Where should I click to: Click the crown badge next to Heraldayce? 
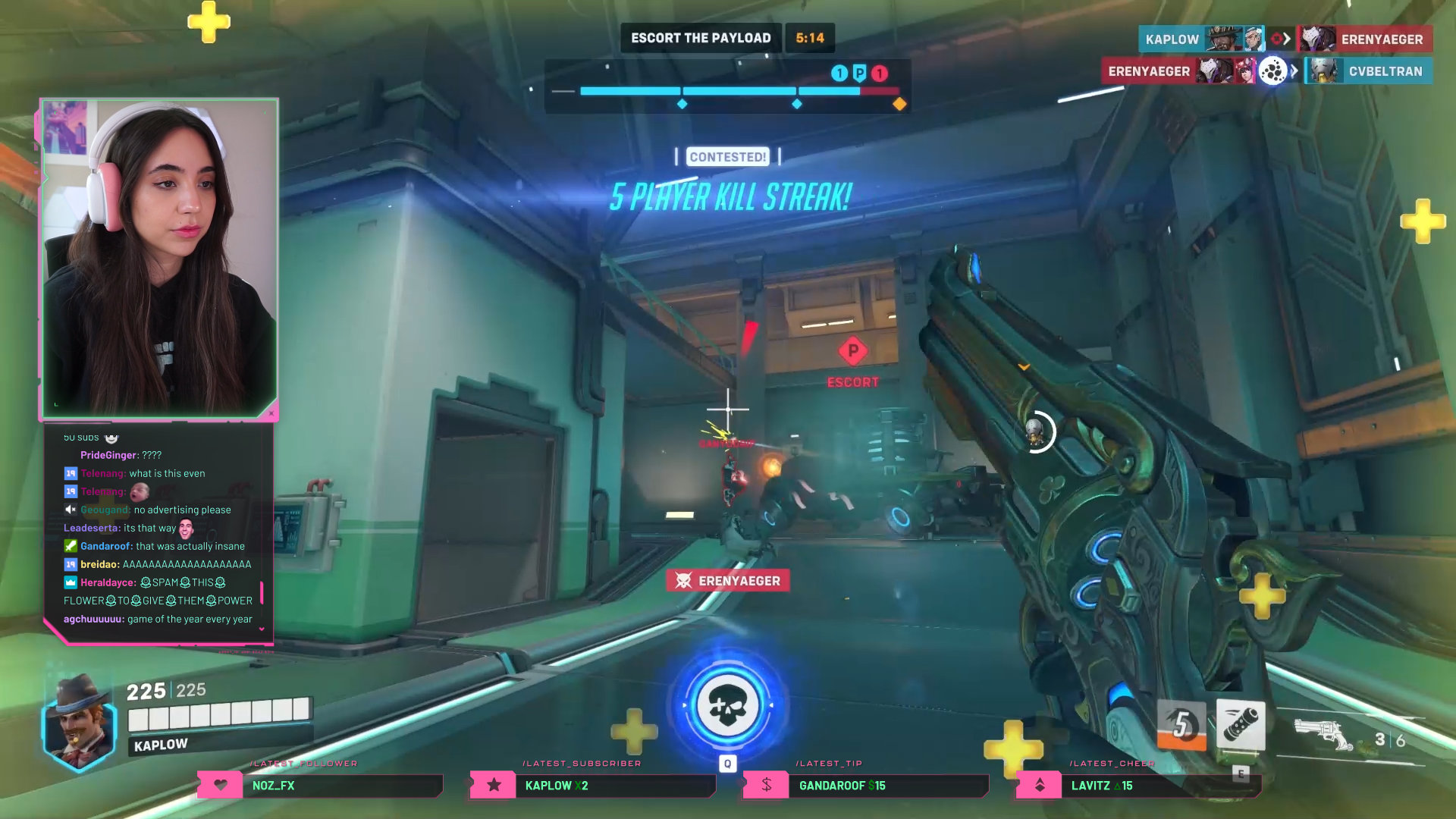click(x=69, y=582)
